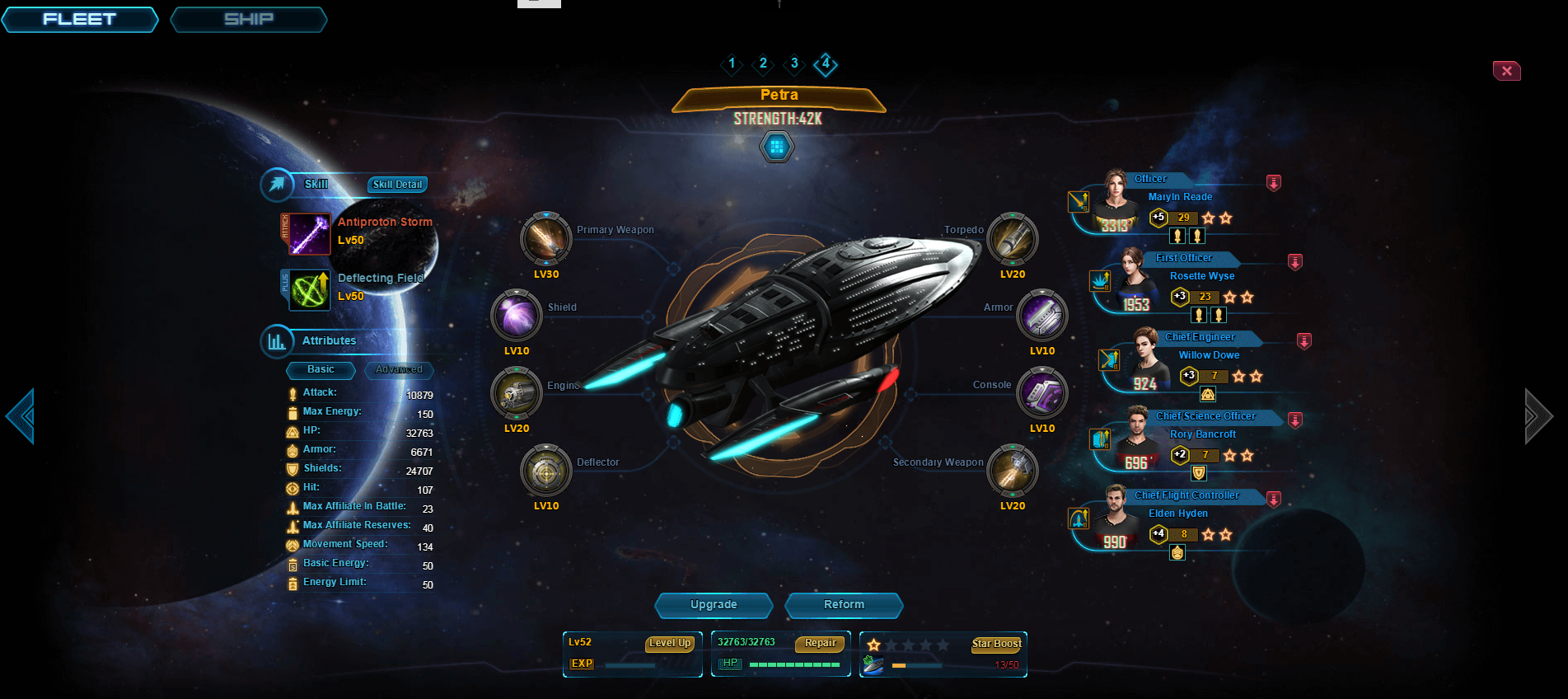Screen dimensions: 1568x699
Task: Upgrade the ship
Action: 714,605
